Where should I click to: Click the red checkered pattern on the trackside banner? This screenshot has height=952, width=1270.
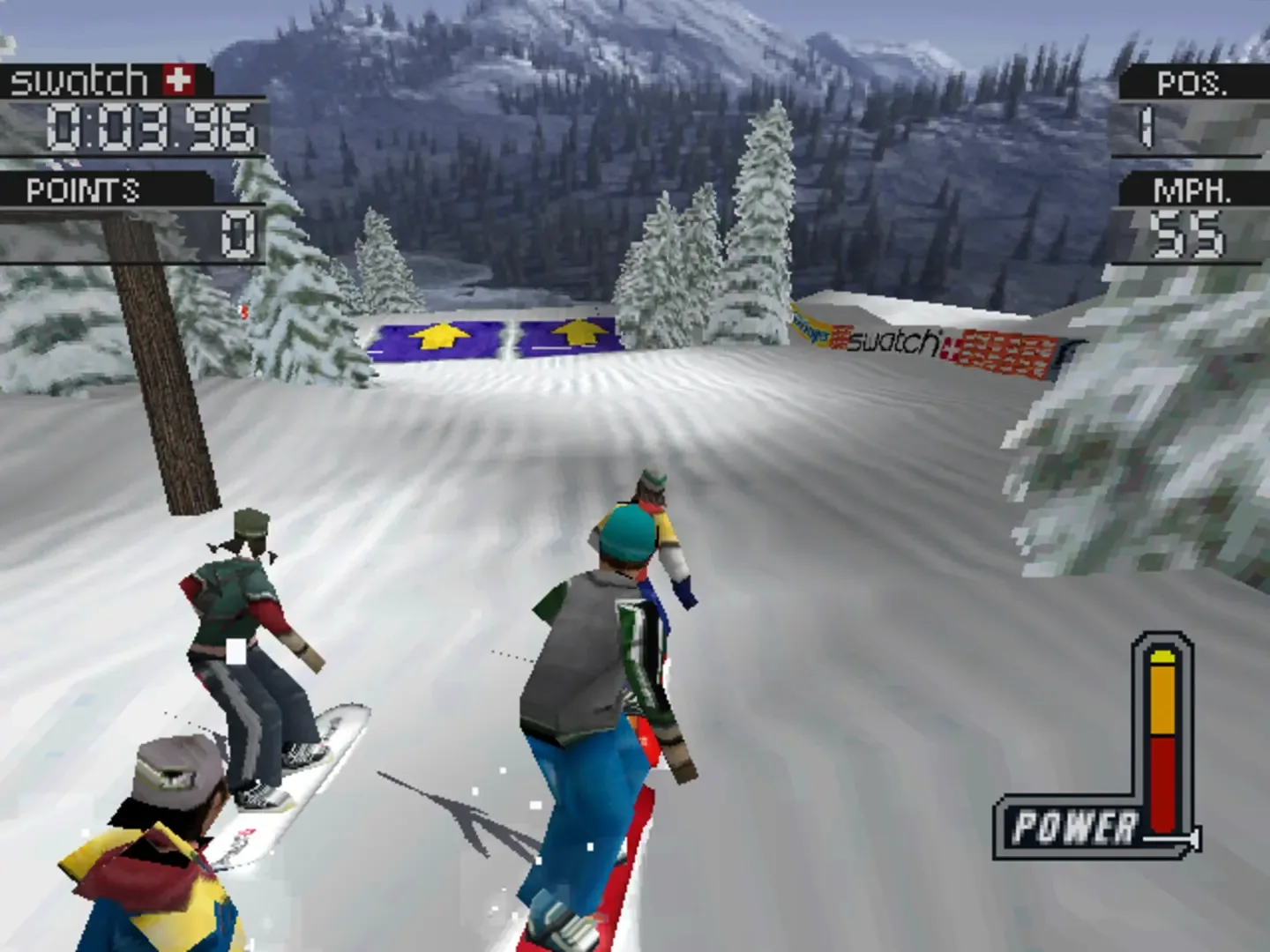click(x=1005, y=351)
